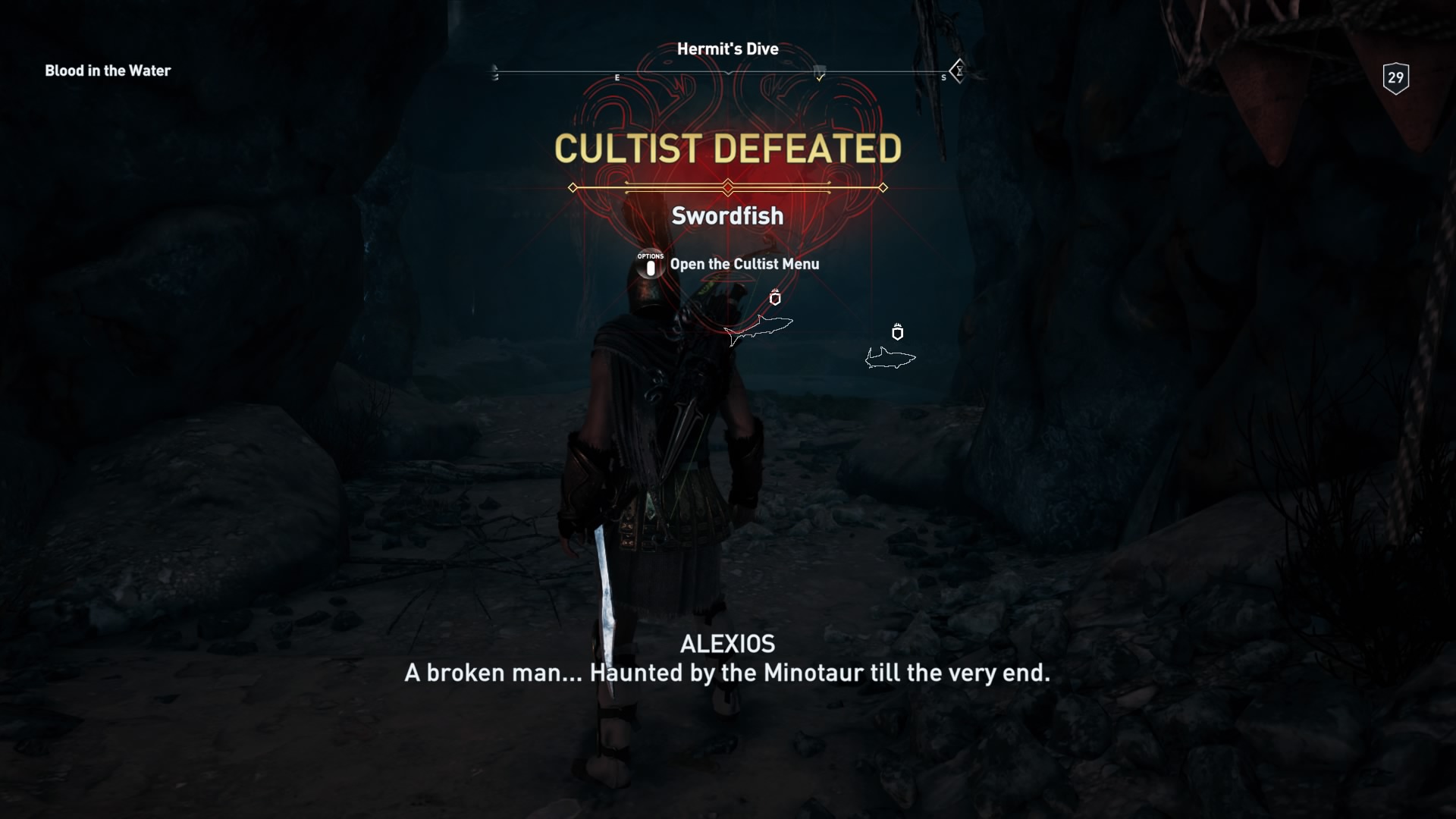1456x819 pixels.
Task: Click the S direction marker on the compass
Action: [943, 77]
